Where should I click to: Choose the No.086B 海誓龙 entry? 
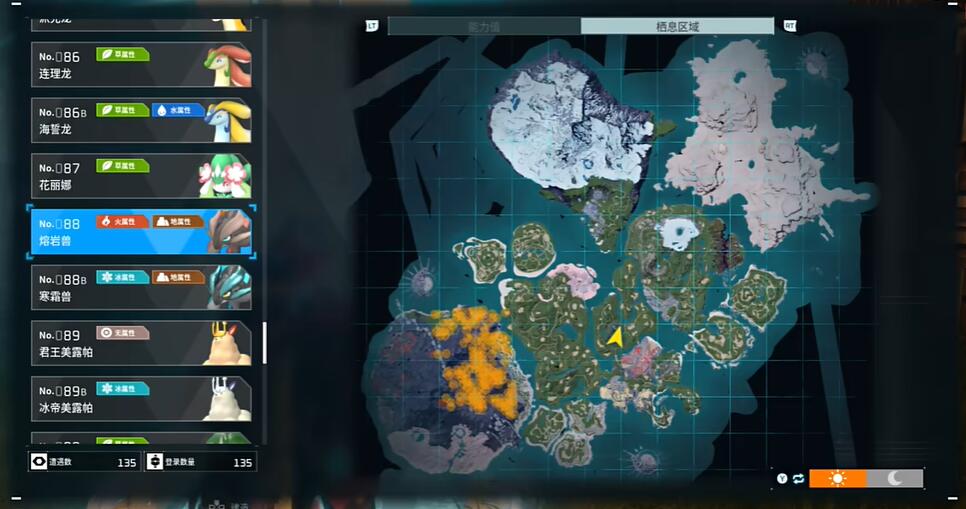tap(140, 120)
